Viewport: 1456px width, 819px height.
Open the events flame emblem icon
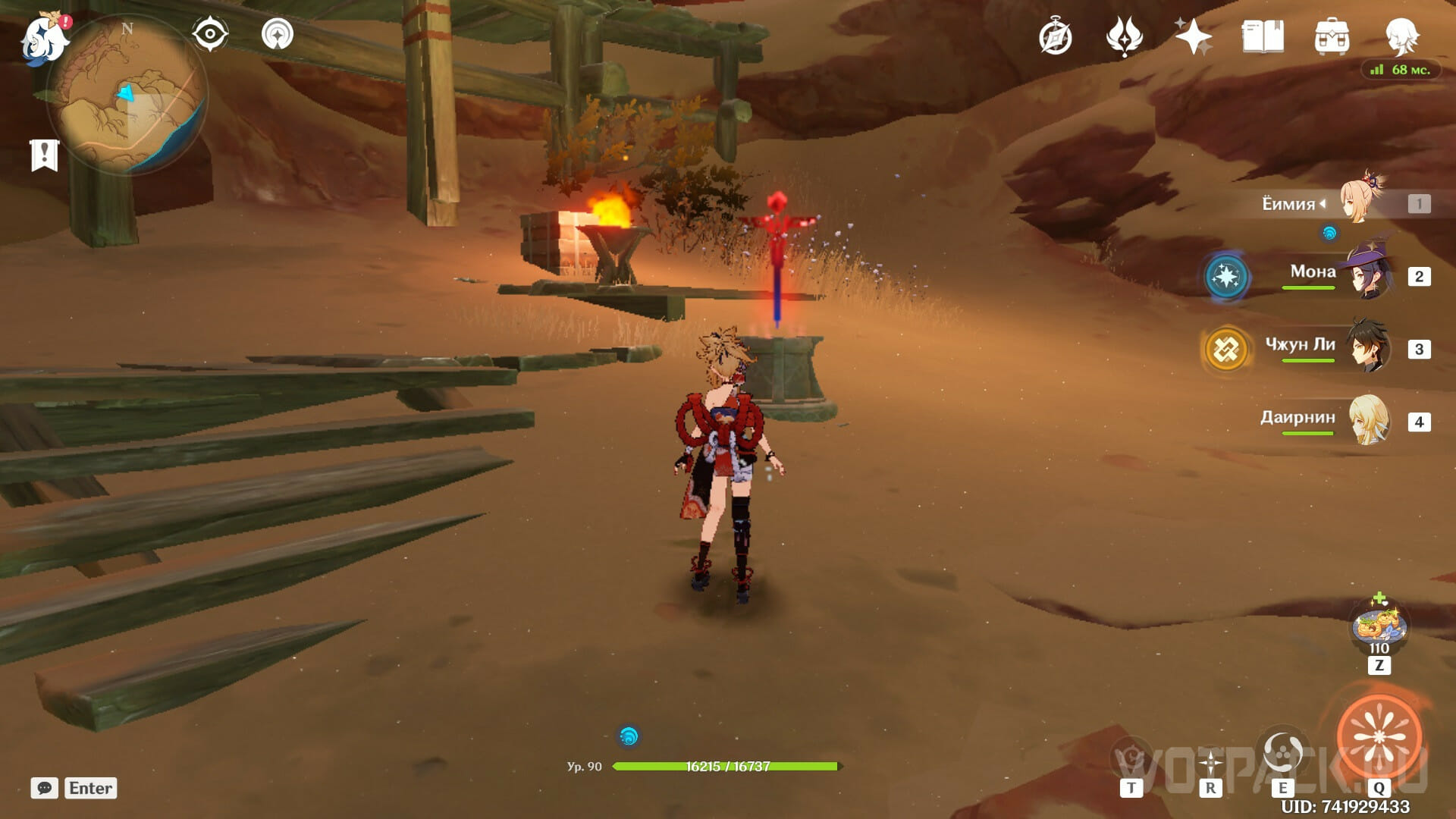1124,36
